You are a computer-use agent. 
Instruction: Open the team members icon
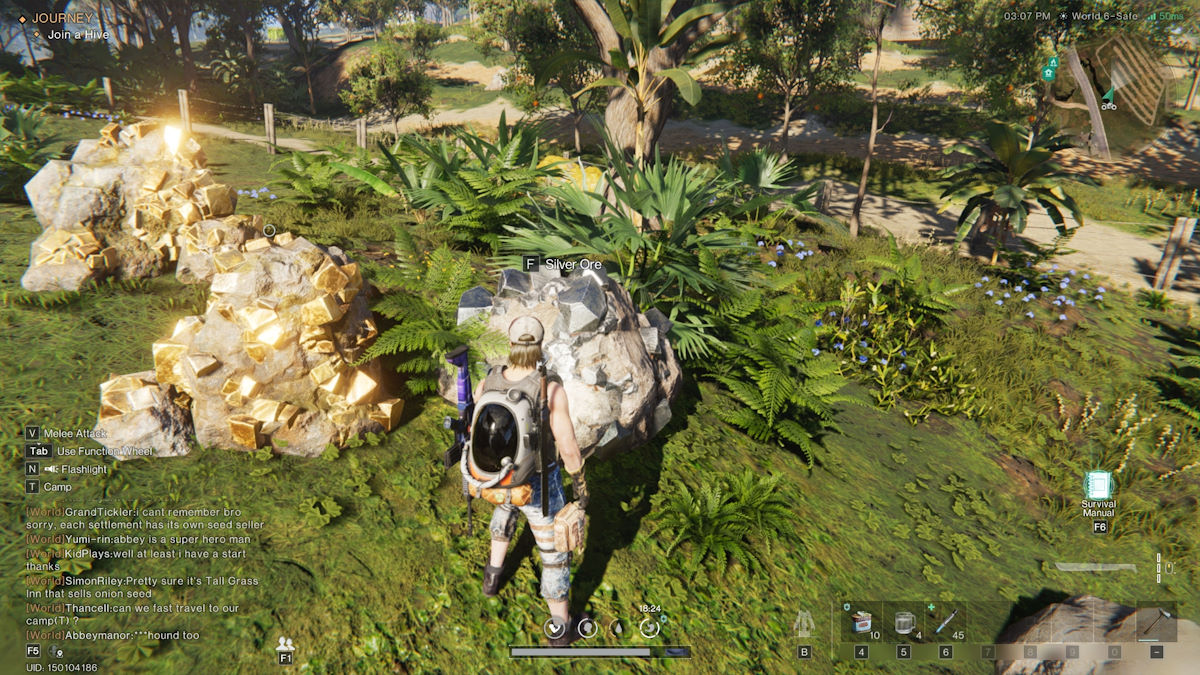[285, 644]
